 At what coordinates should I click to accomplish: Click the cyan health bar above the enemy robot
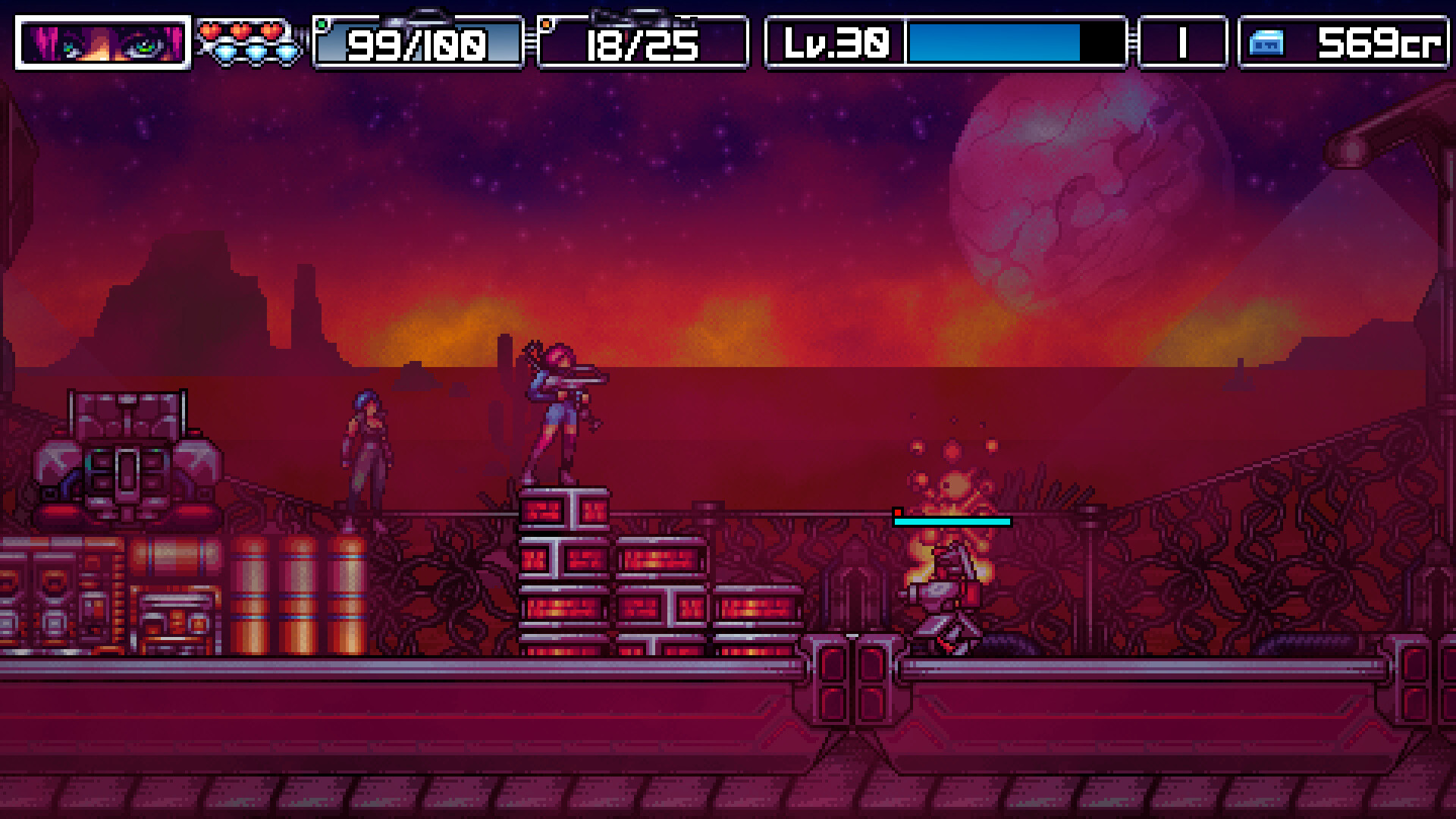952,522
